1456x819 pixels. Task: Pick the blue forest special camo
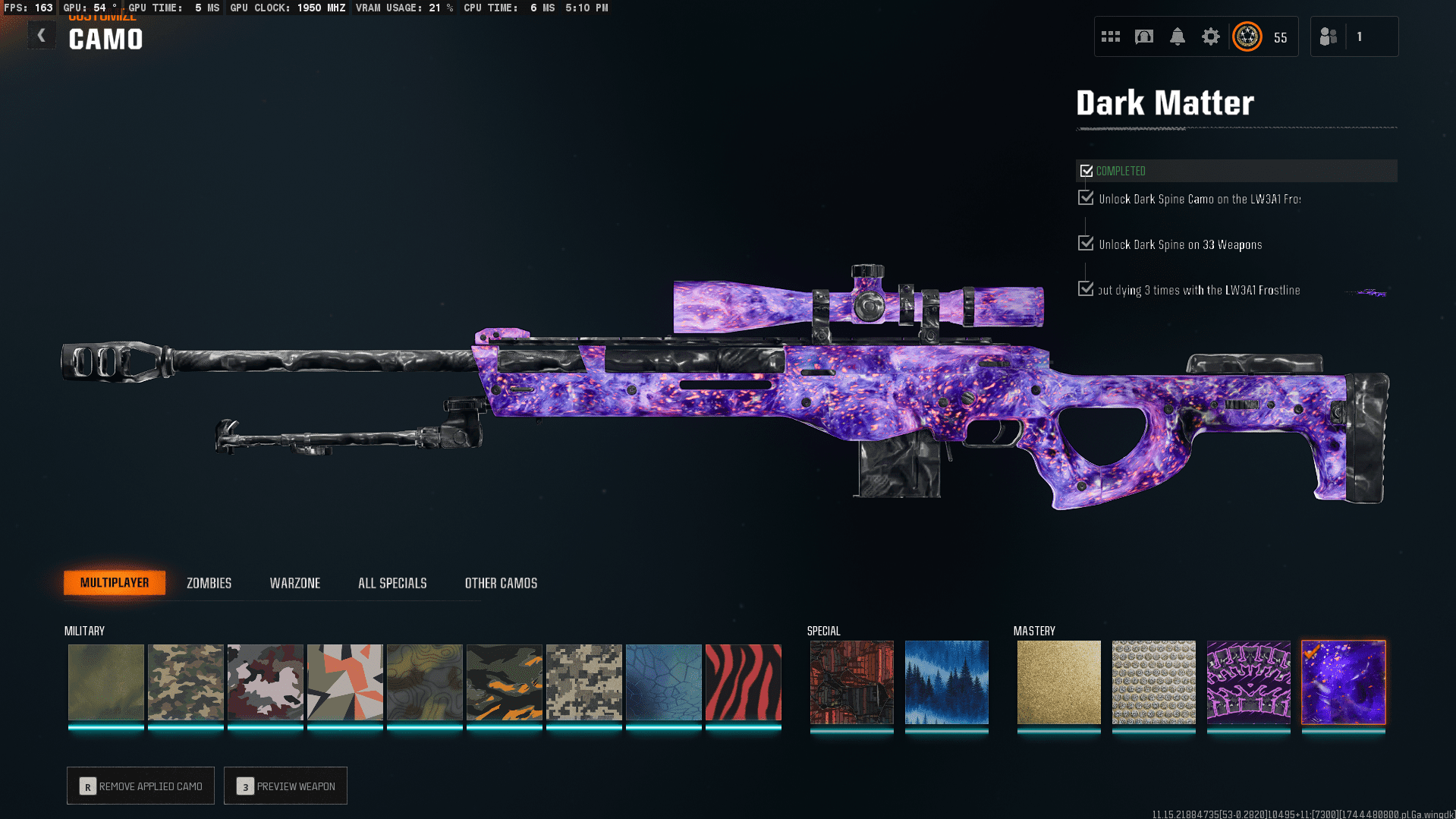click(x=946, y=682)
